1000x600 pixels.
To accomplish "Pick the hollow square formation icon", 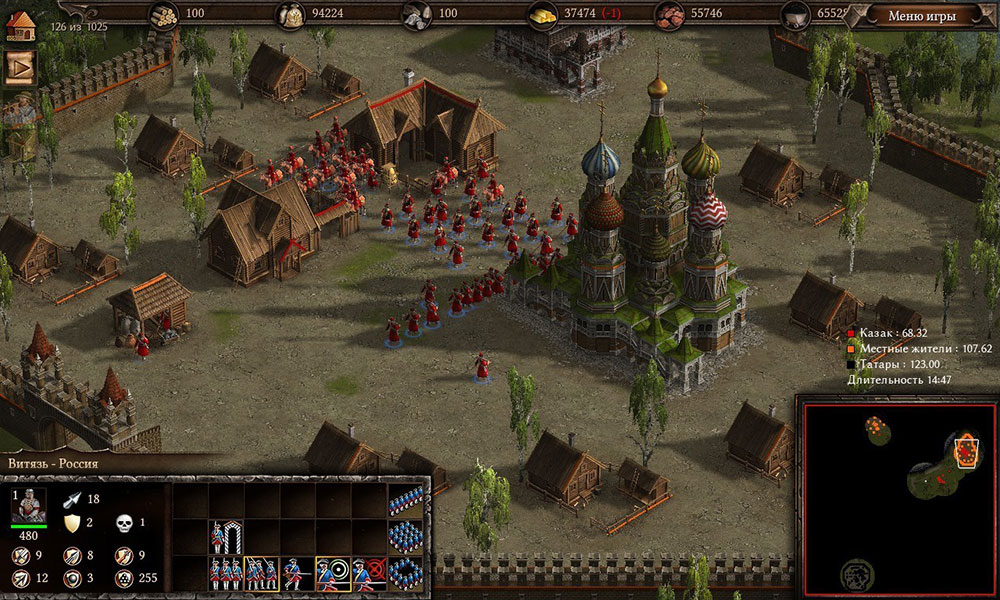I will pos(405,573).
